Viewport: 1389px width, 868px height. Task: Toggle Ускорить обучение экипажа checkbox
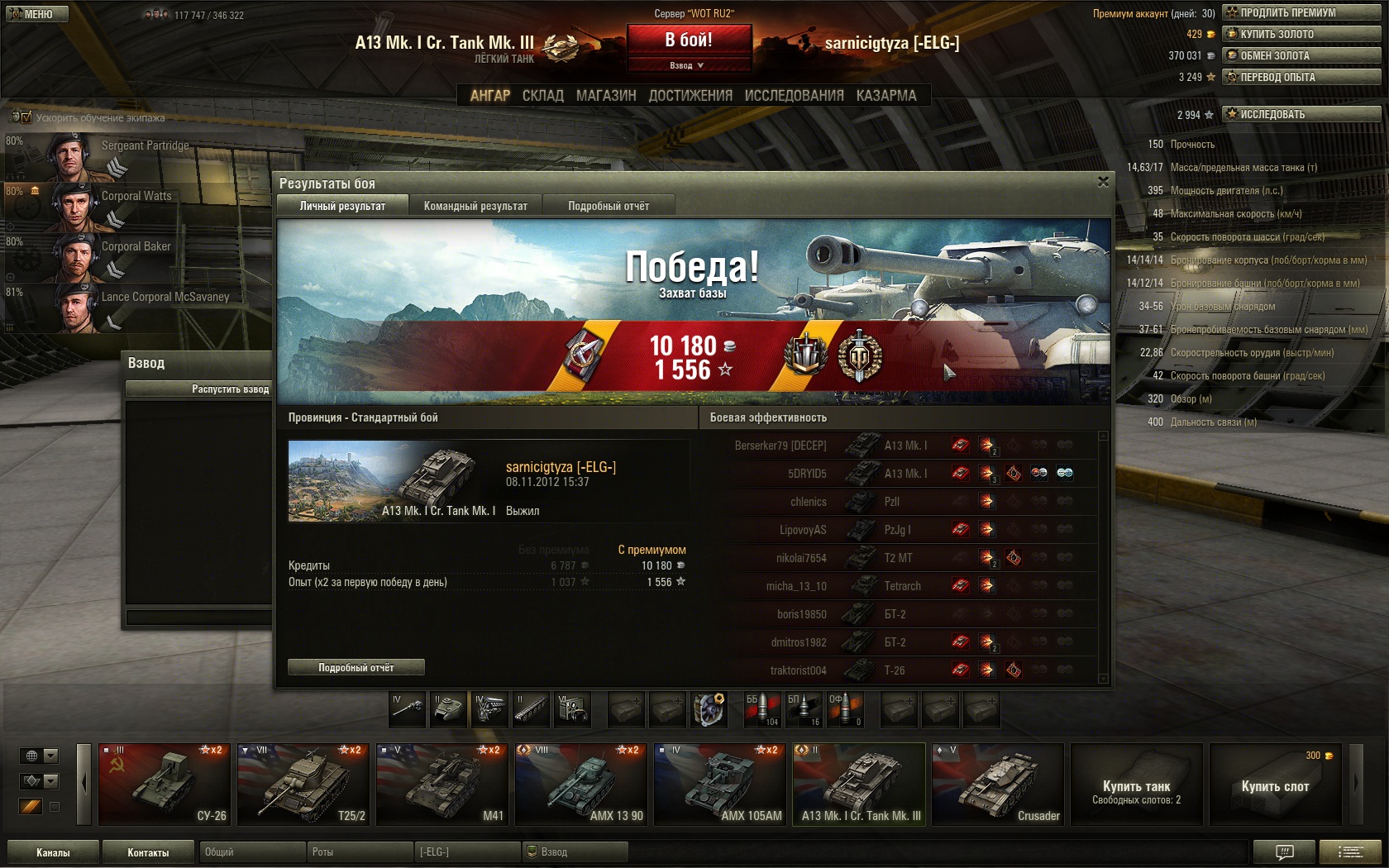[26, 117]
